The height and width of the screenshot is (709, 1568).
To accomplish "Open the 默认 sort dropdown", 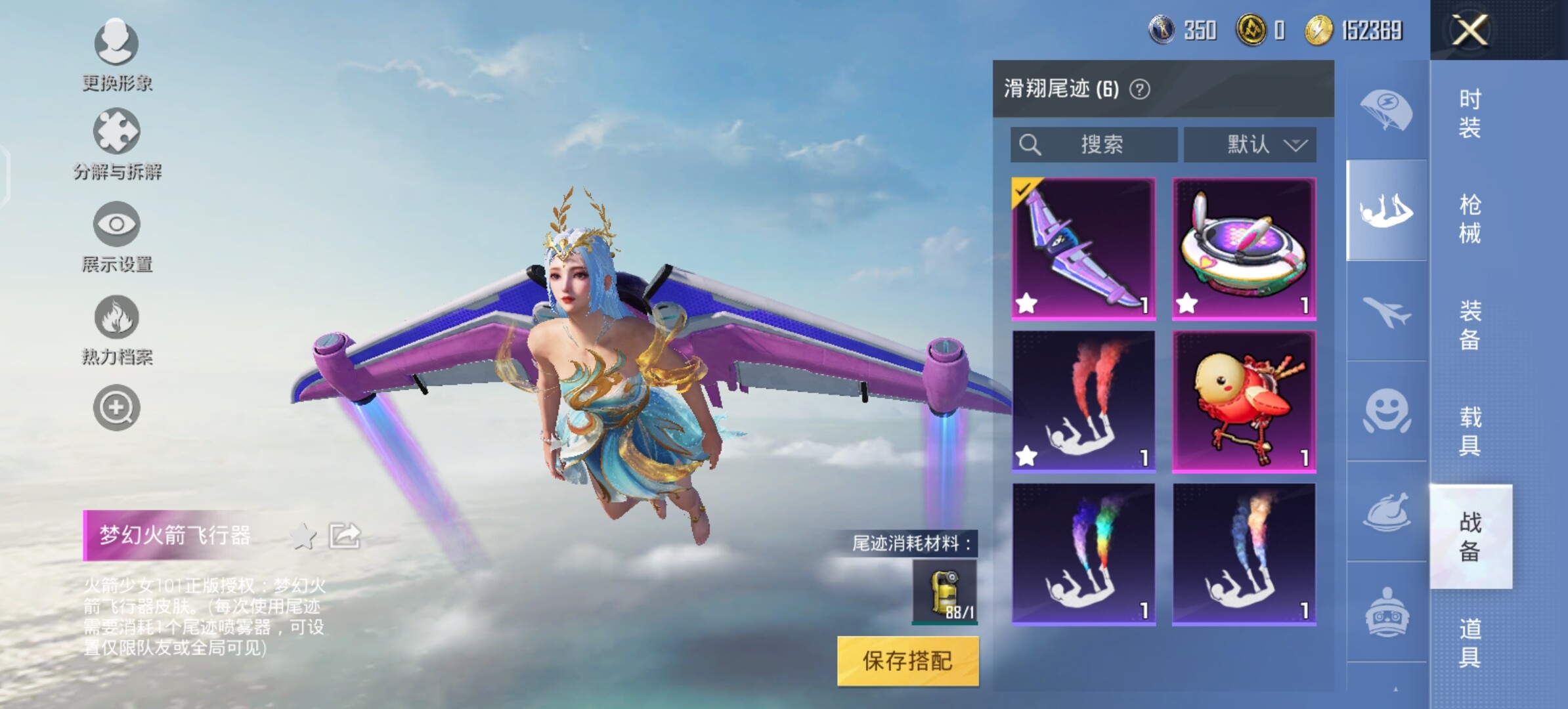I will point(1250,144).
